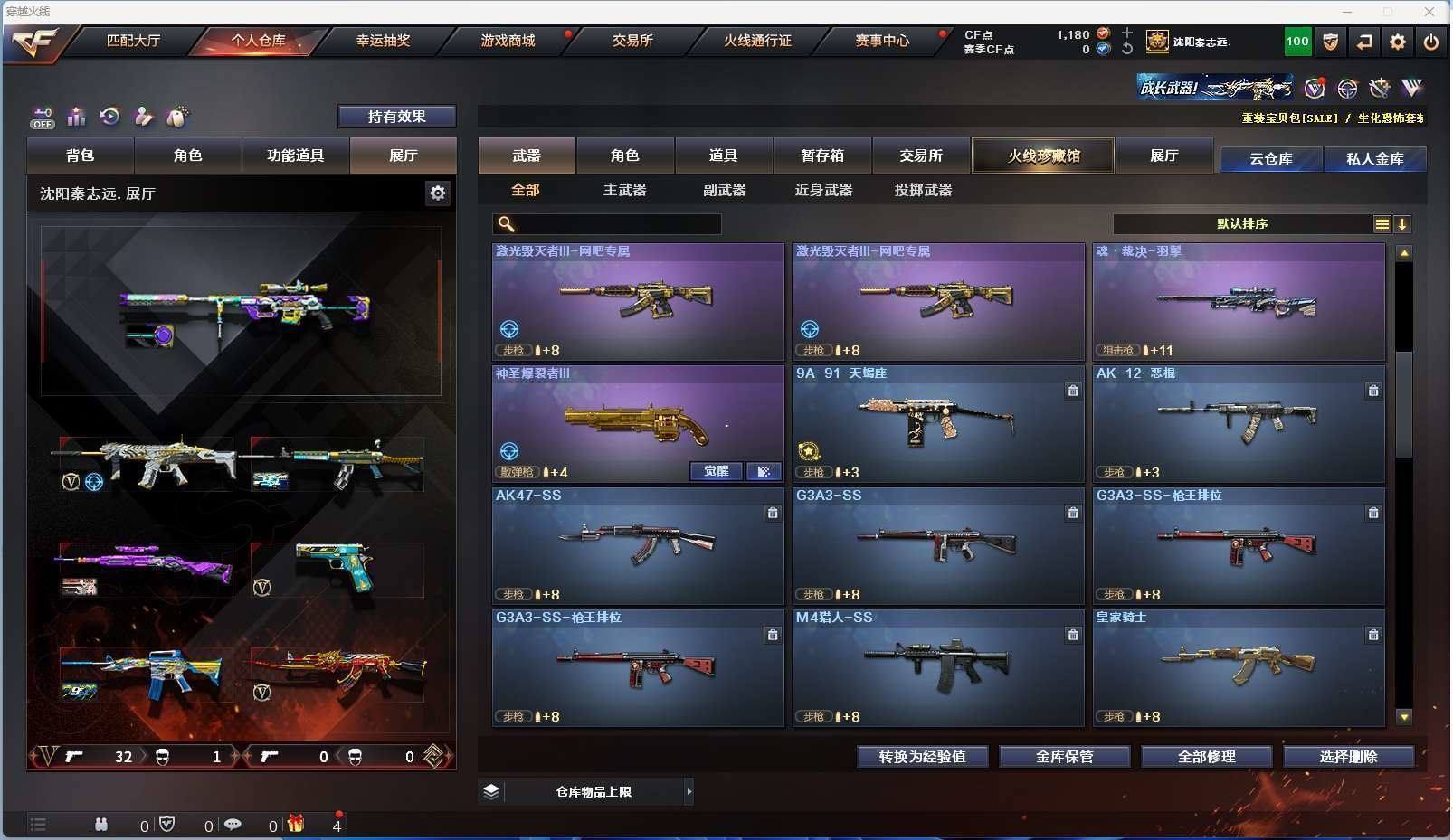Image resolution: width=1453 pixels, height=840 pixels.
Task: Open the 云仓库 cloud storage
Action: click(1270, 159)
